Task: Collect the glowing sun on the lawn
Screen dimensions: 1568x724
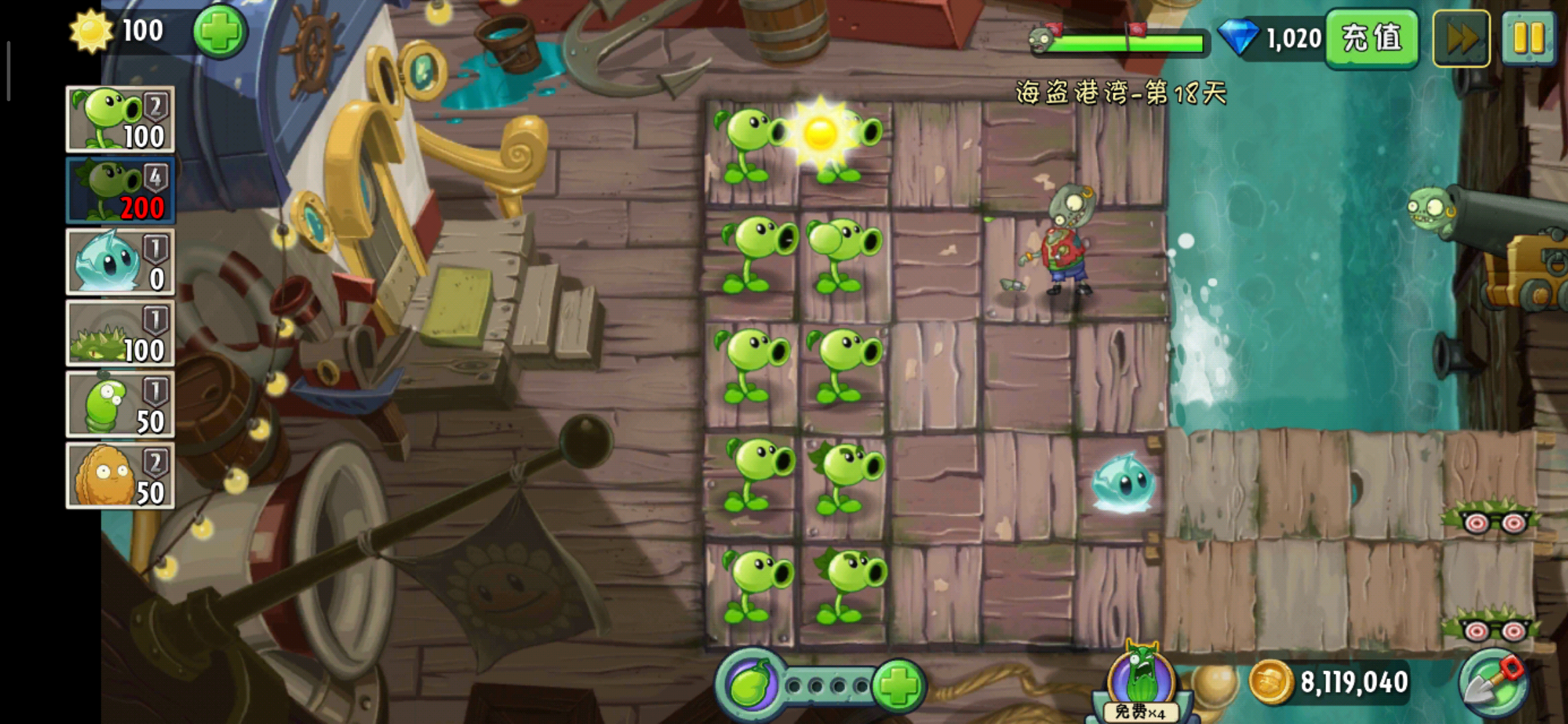Action: click(820, 133)
